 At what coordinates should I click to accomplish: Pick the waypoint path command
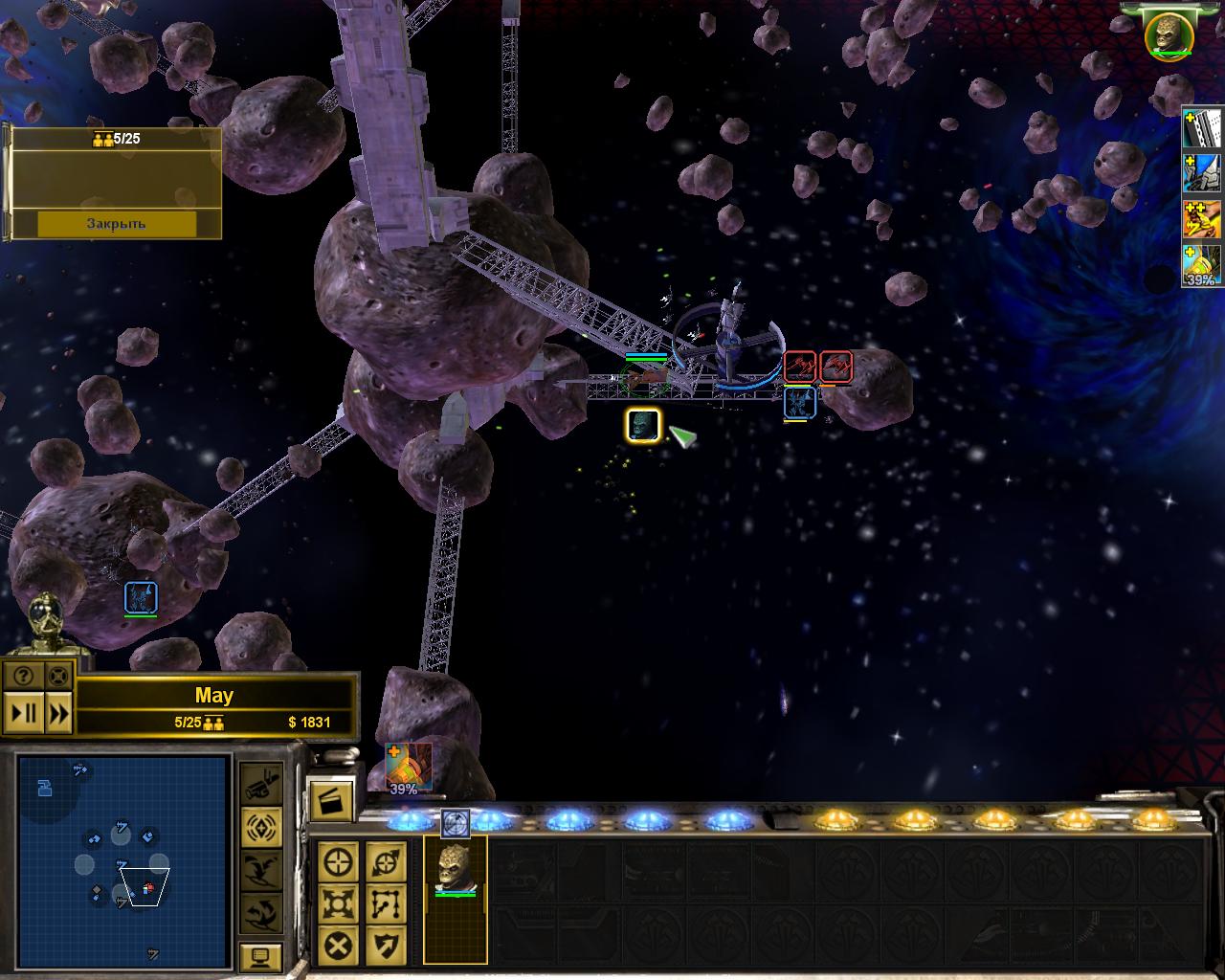pos(386,903)
